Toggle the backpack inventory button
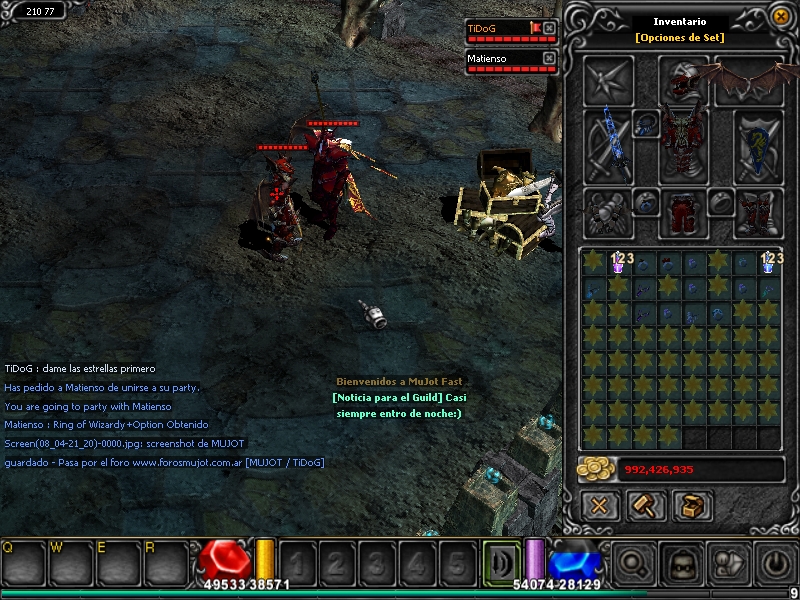Image resolution: width=800 pixels, height=600 pixels. click(x=681, y=563)
